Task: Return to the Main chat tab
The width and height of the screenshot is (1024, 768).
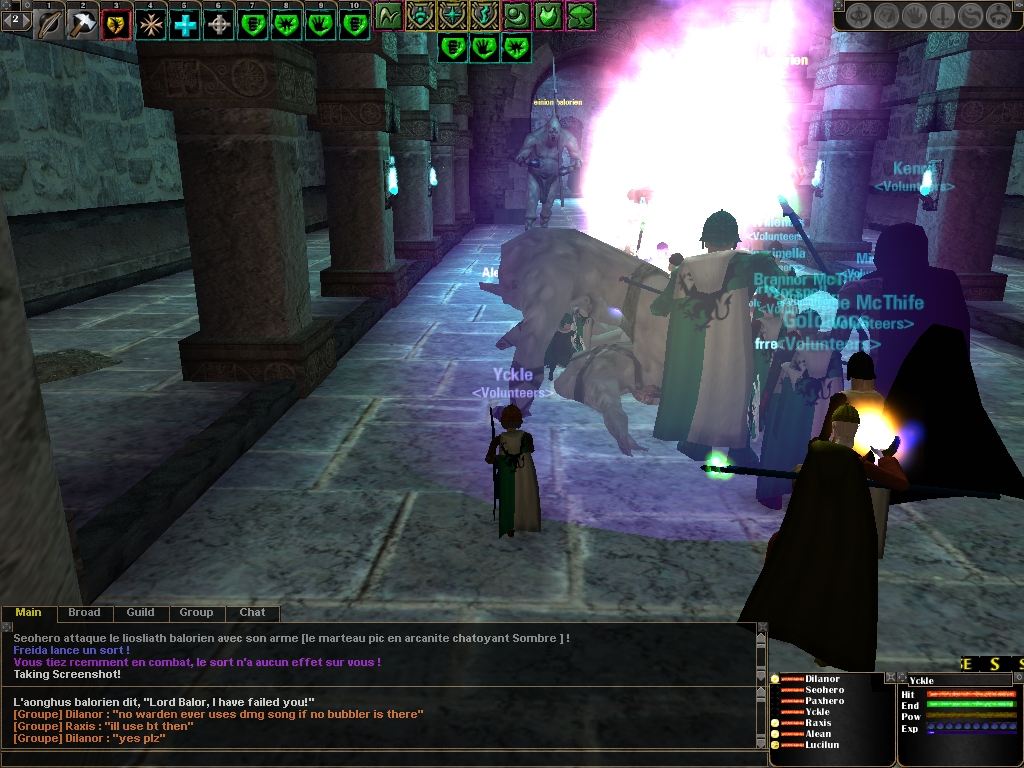Action: click(x=28, y=612)
